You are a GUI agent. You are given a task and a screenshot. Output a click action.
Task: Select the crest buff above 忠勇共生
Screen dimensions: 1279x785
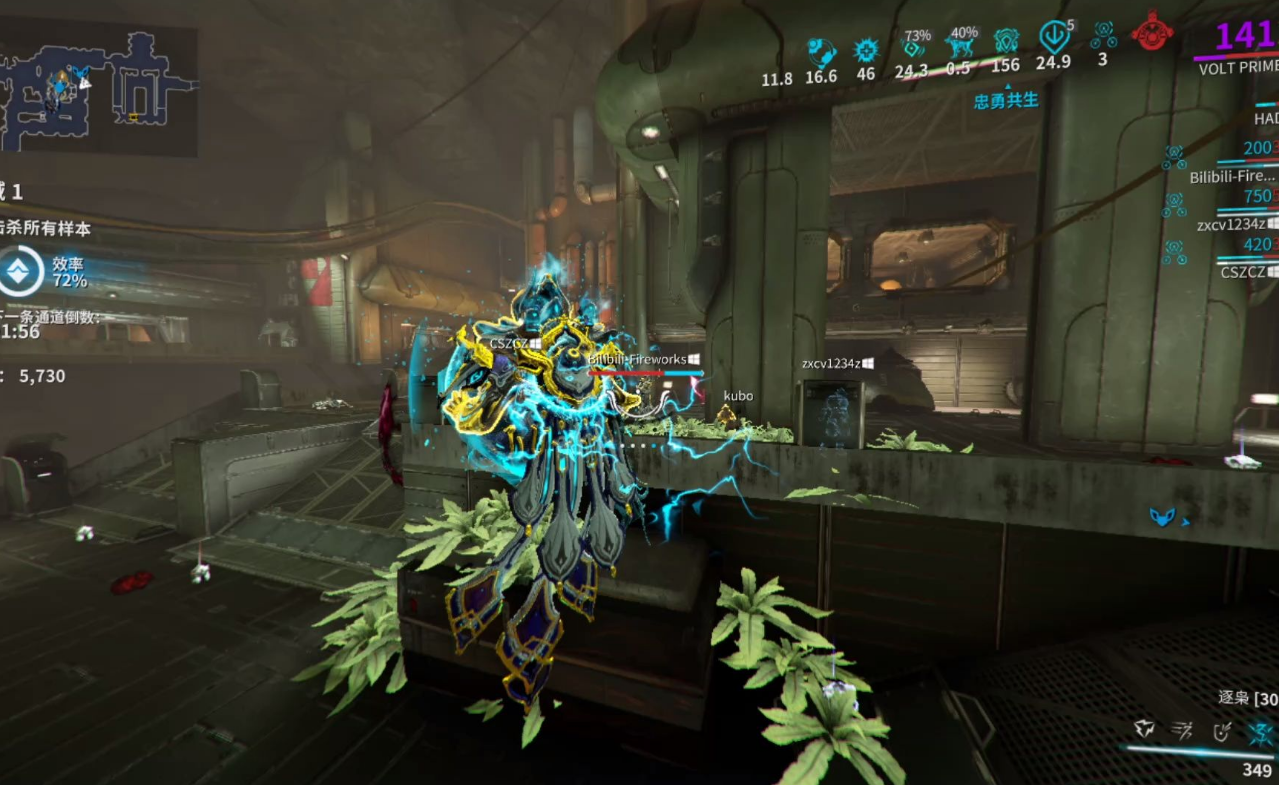(x=1006, y=42)
